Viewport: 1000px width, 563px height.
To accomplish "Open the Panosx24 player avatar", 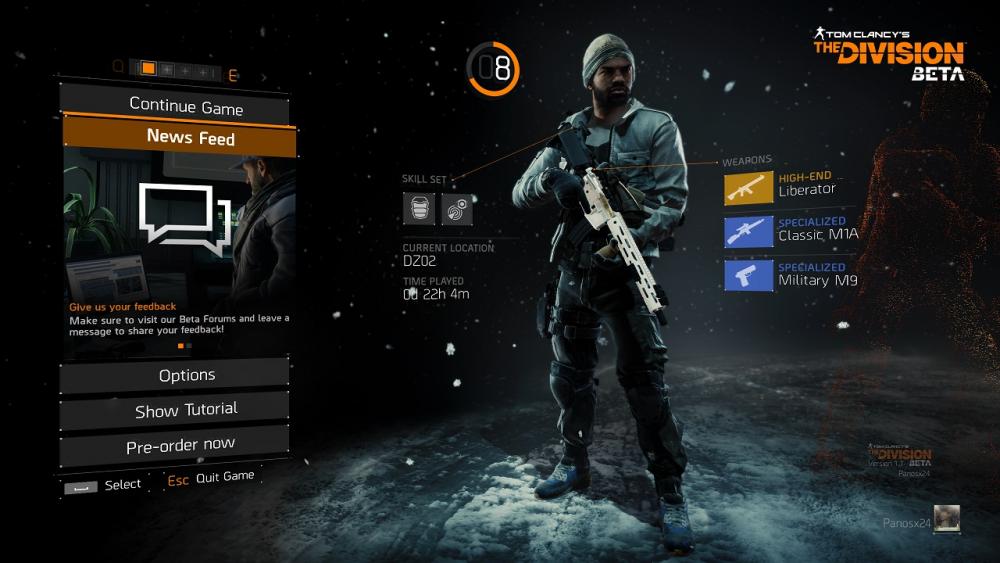I will (947, 519).
